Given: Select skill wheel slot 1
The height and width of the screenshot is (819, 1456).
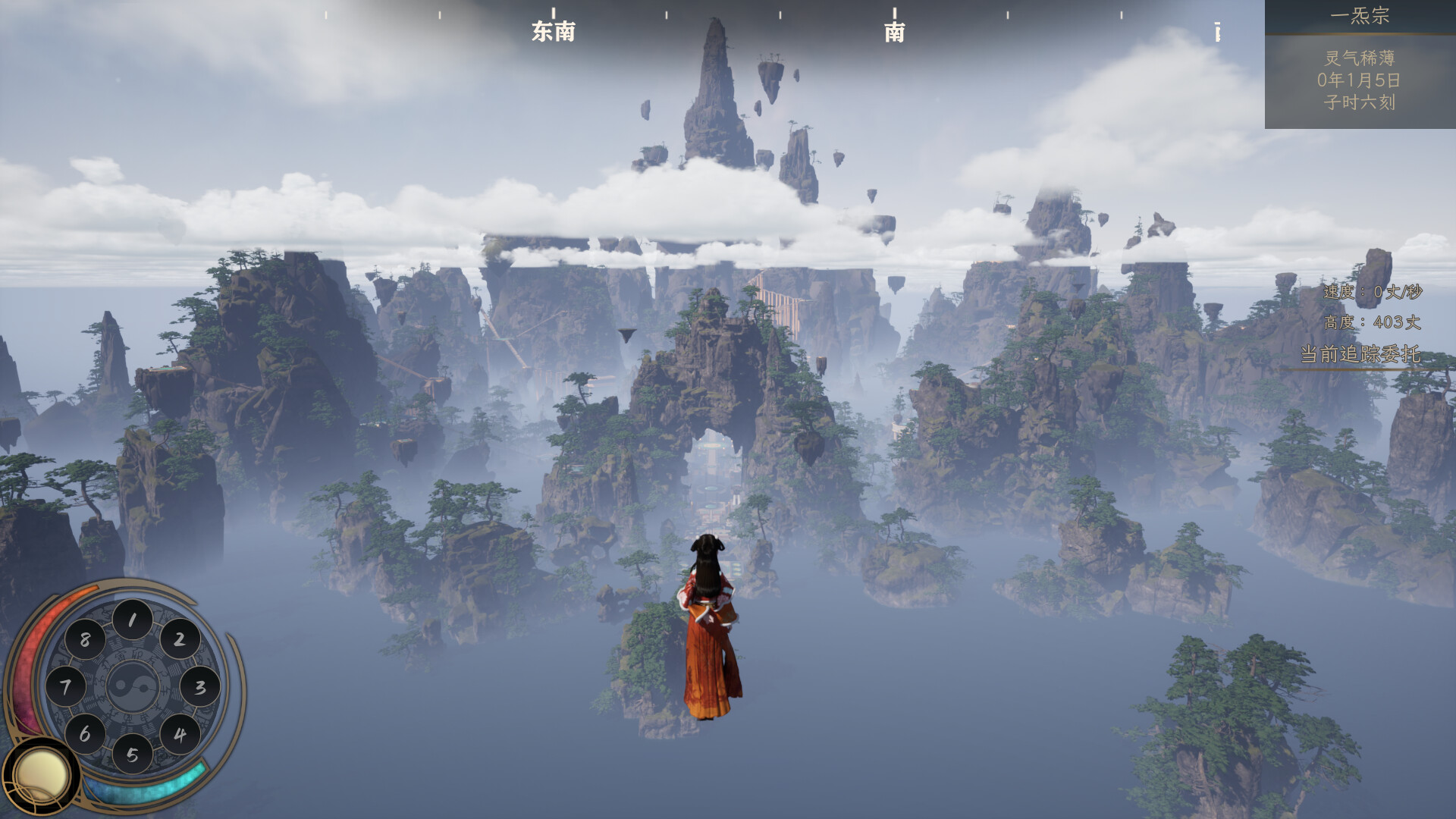Looking at the screenshot, I should [x=133, y=620].
